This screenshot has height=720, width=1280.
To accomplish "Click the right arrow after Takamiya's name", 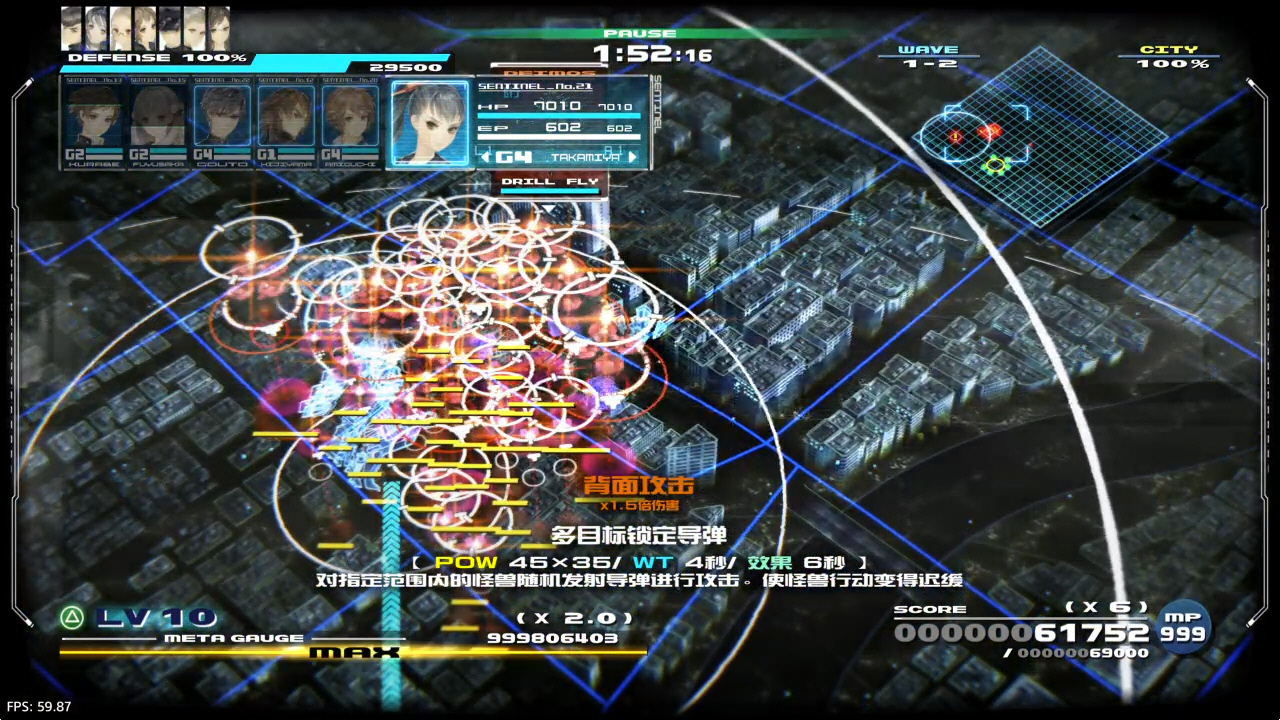I will click(x=632, y=157).
